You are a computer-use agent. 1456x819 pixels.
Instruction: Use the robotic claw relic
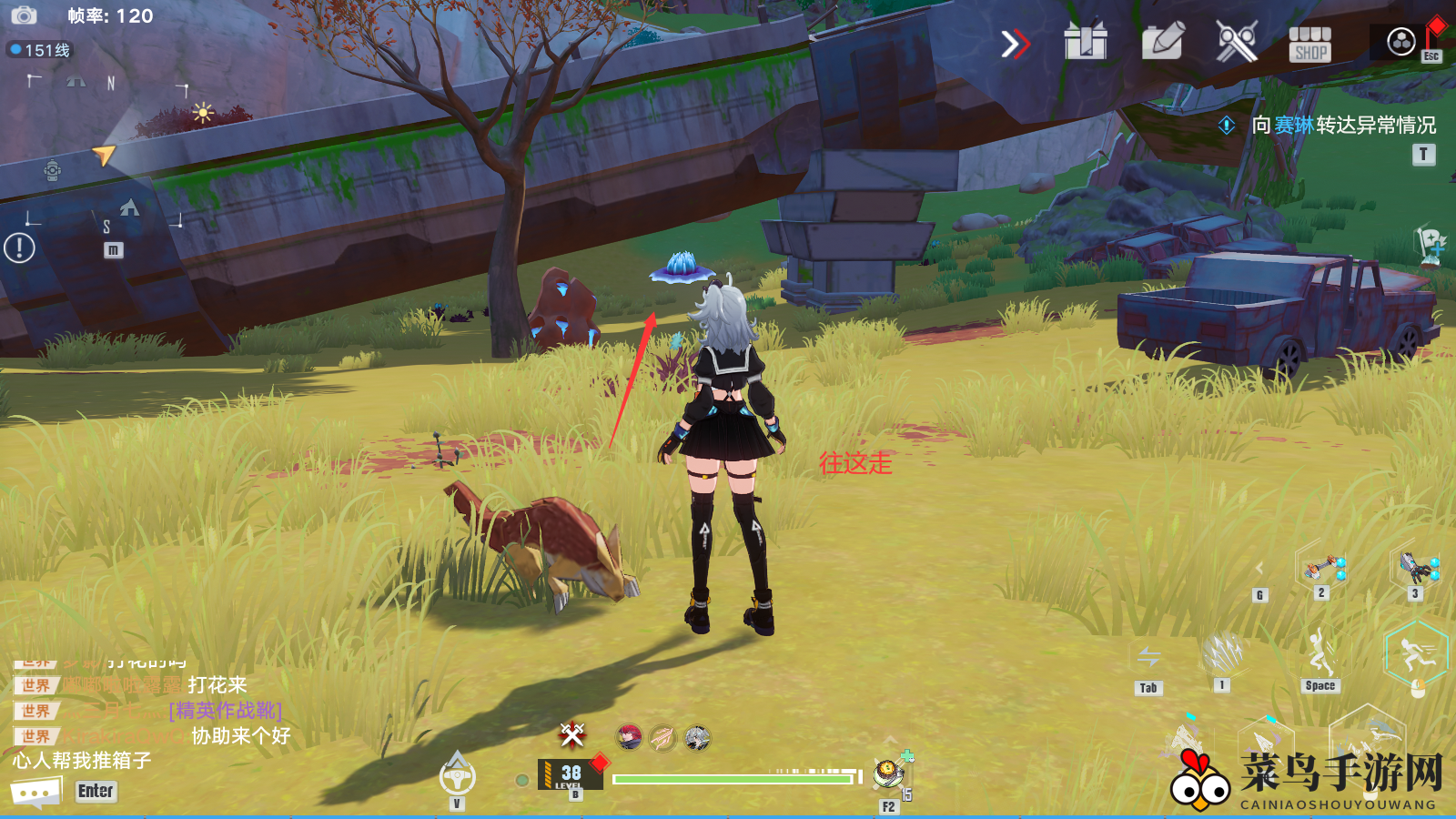coord(1417,567)
